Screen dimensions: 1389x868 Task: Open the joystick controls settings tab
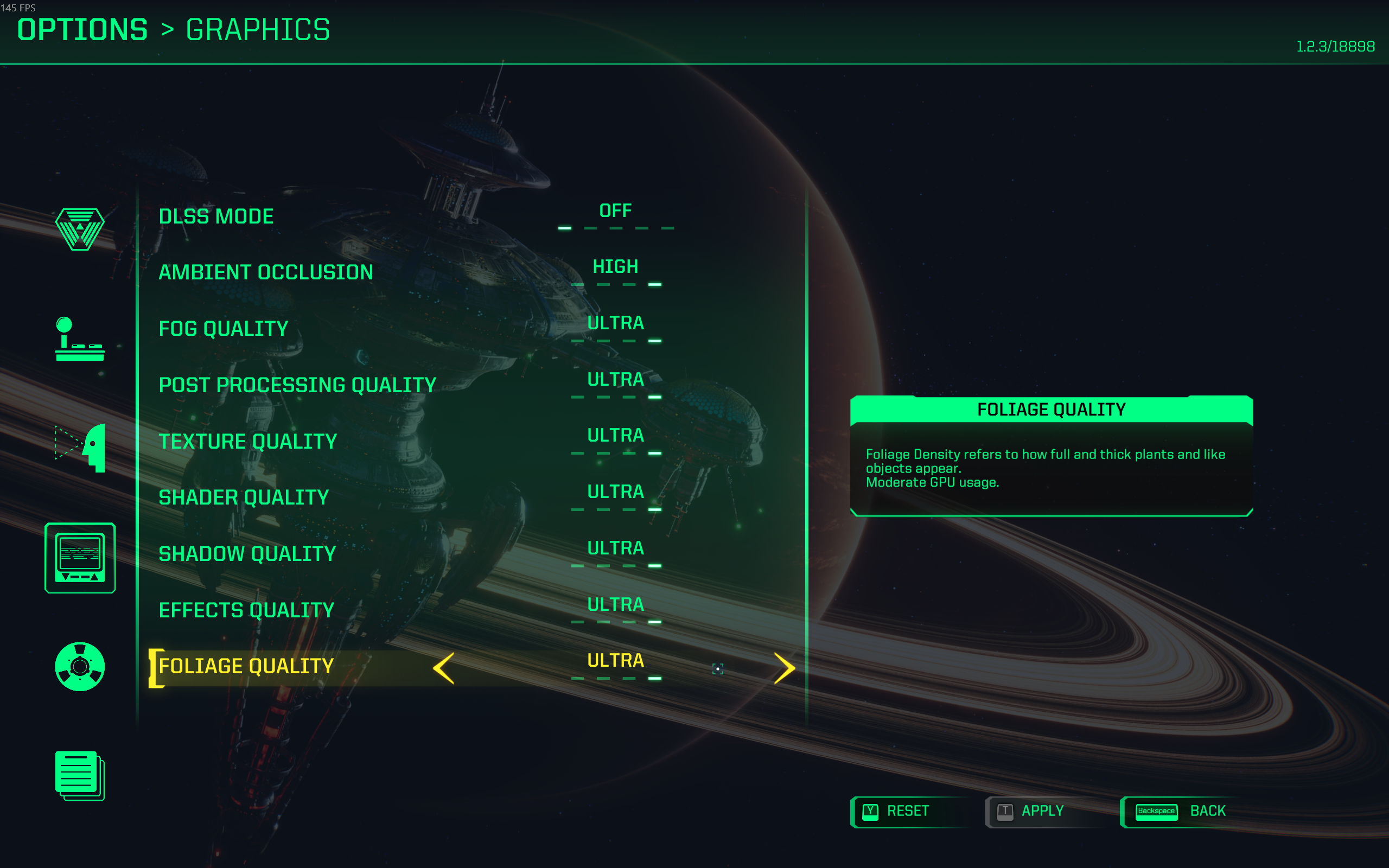tap(80, 339)
